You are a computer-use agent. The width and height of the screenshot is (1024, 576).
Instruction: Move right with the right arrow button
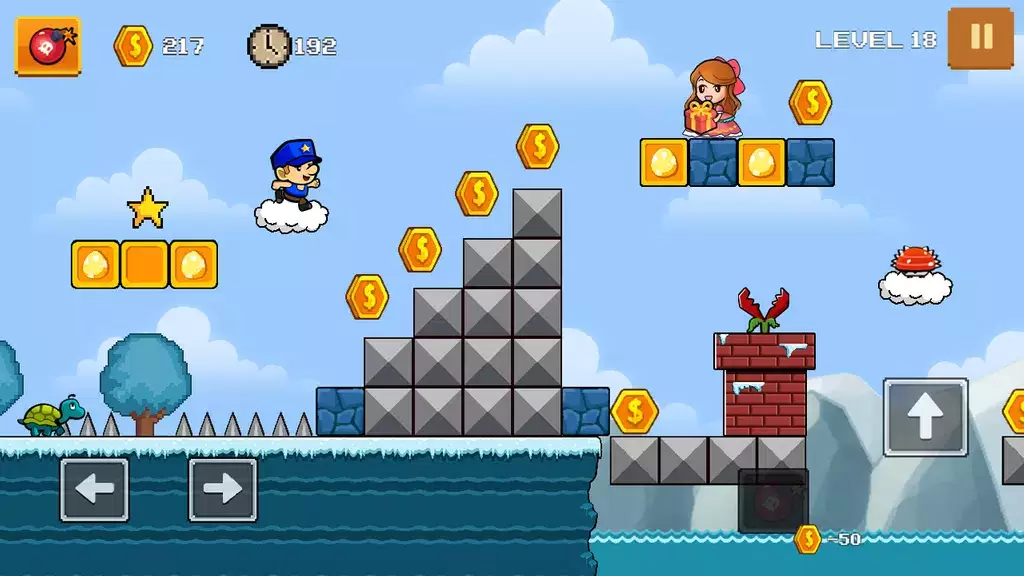222,489
